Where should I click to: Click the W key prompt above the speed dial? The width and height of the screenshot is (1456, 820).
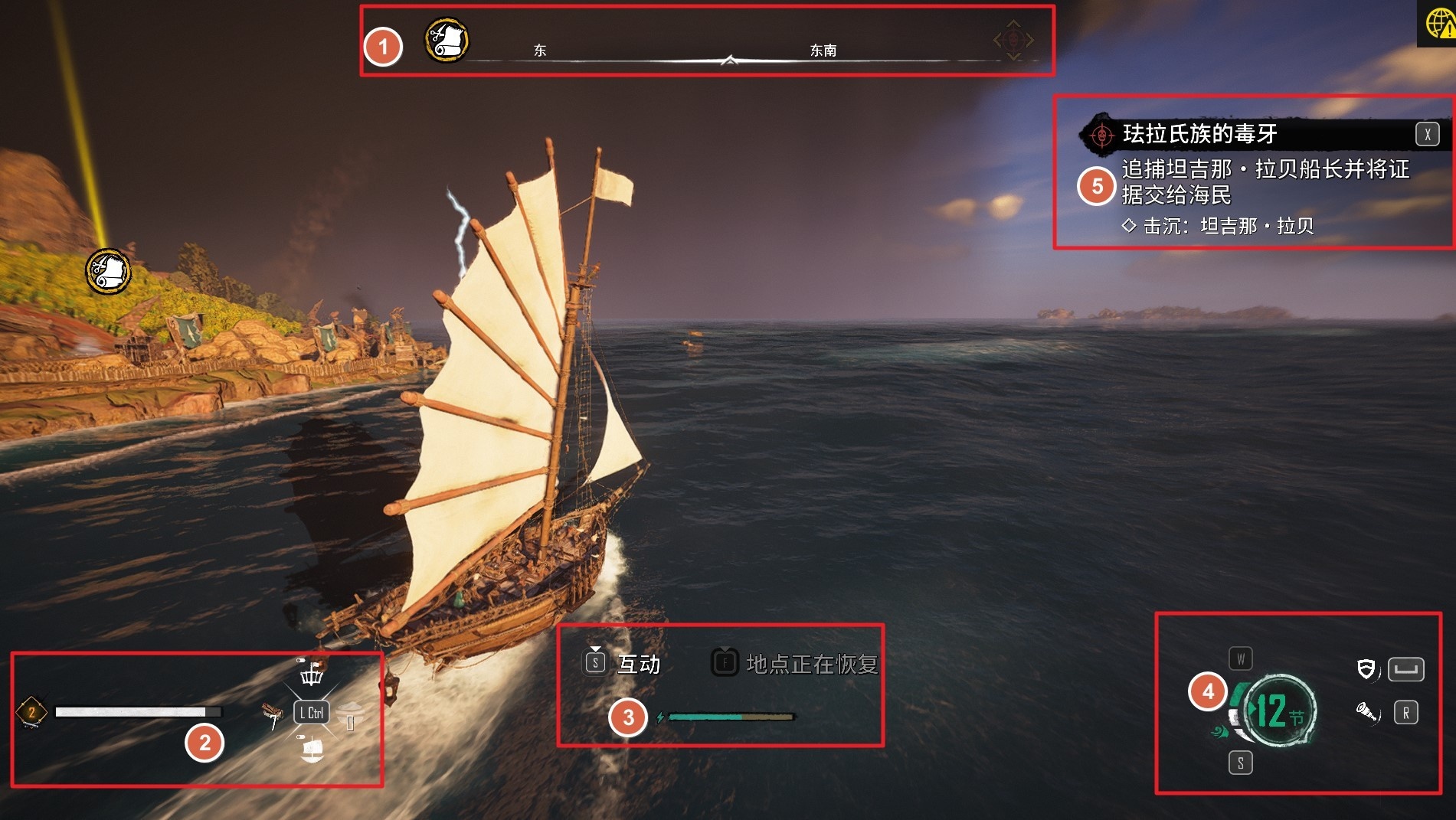1241,657
